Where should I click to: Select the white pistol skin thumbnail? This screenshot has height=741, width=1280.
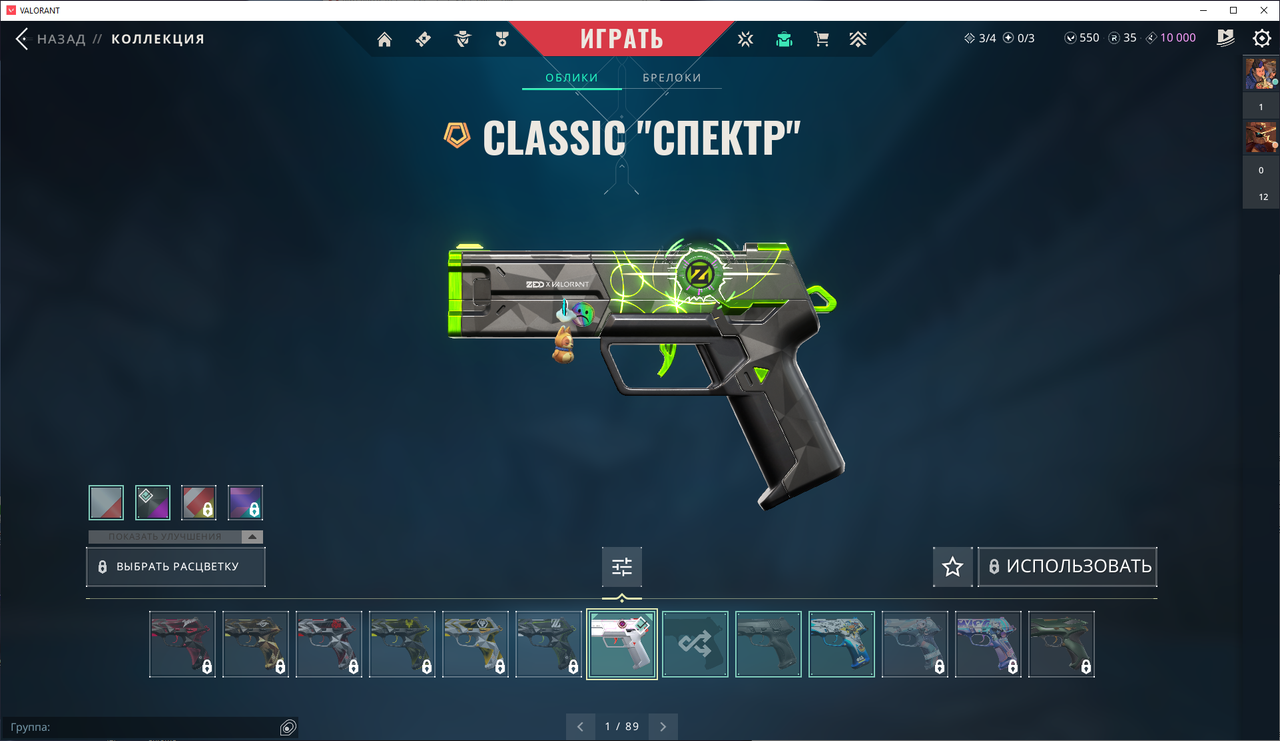[622, 644]
